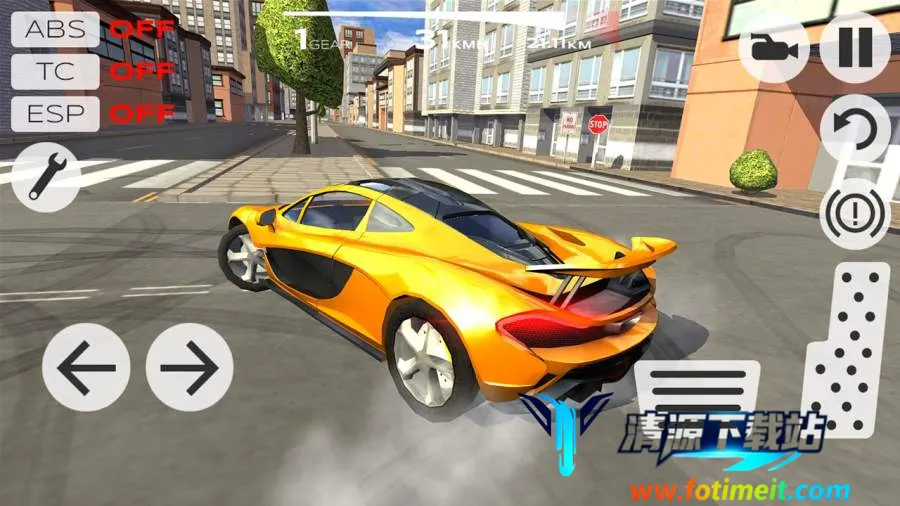Step on the gas pedal
This screenshot has width=900, height=506.
coord(846,350)
